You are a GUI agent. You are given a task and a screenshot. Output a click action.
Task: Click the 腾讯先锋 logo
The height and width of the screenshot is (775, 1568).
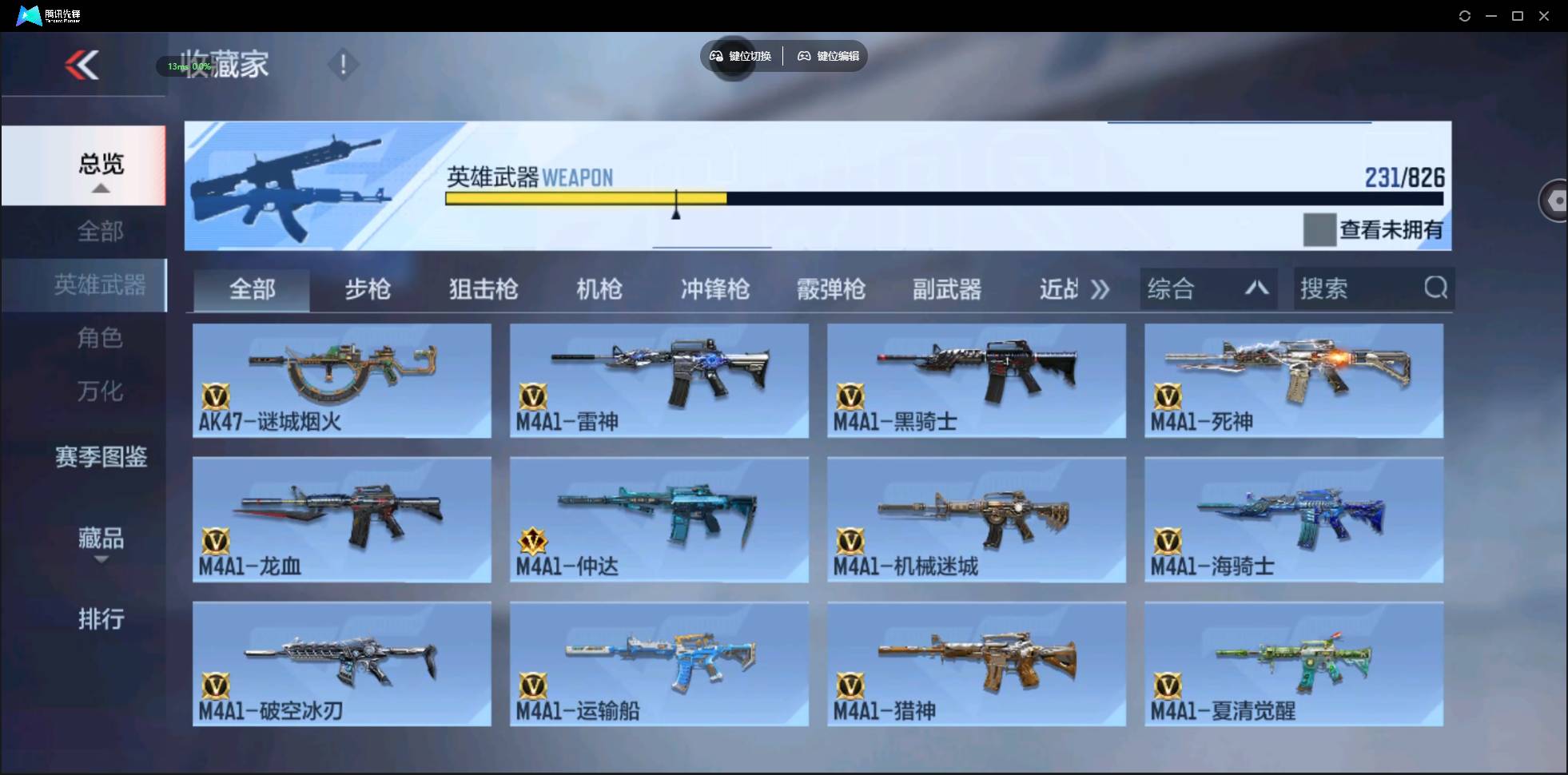point(27,14)
